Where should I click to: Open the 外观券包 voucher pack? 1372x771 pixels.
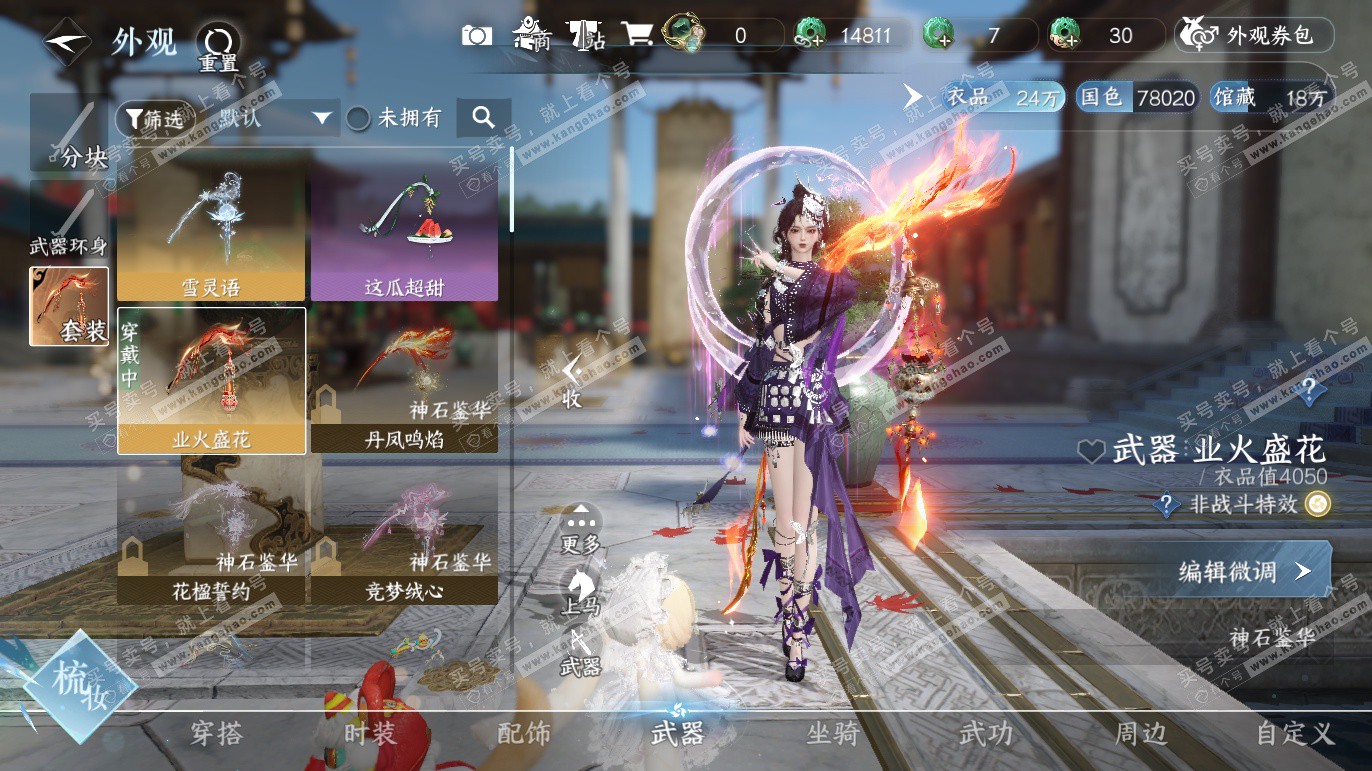(x=1255, y=36)
